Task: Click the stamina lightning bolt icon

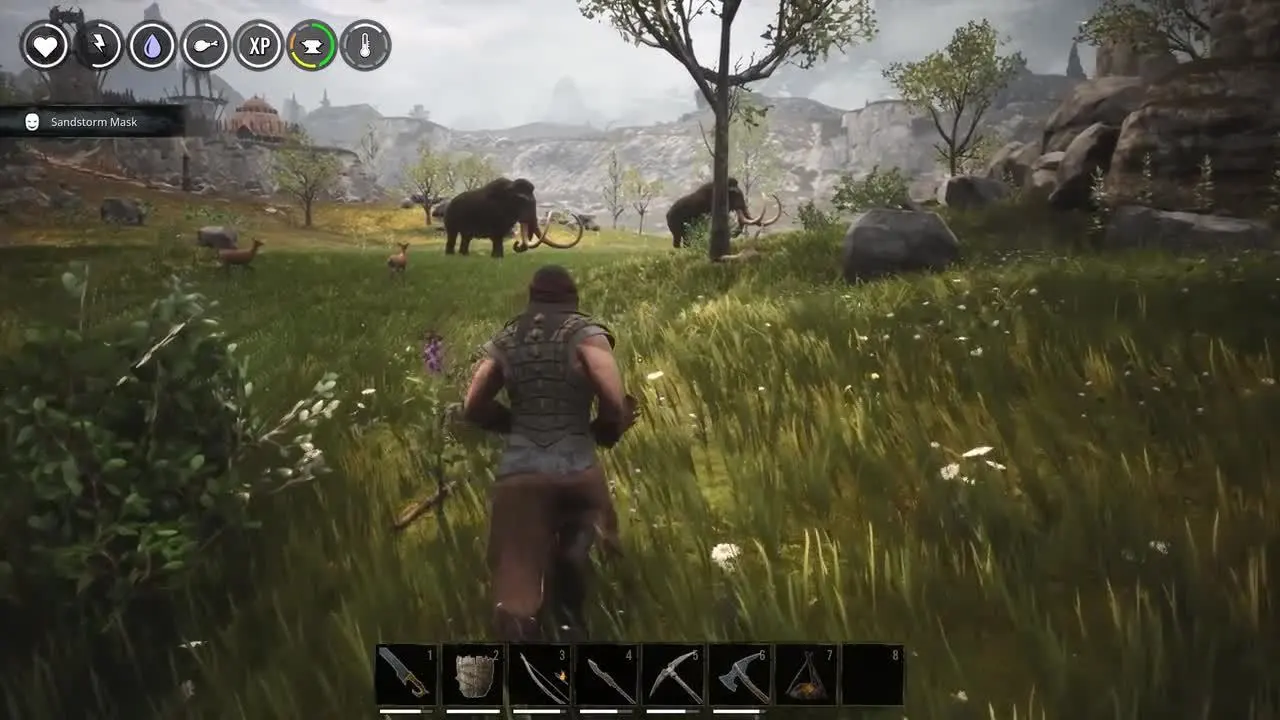Action: [x=99, y=45]
